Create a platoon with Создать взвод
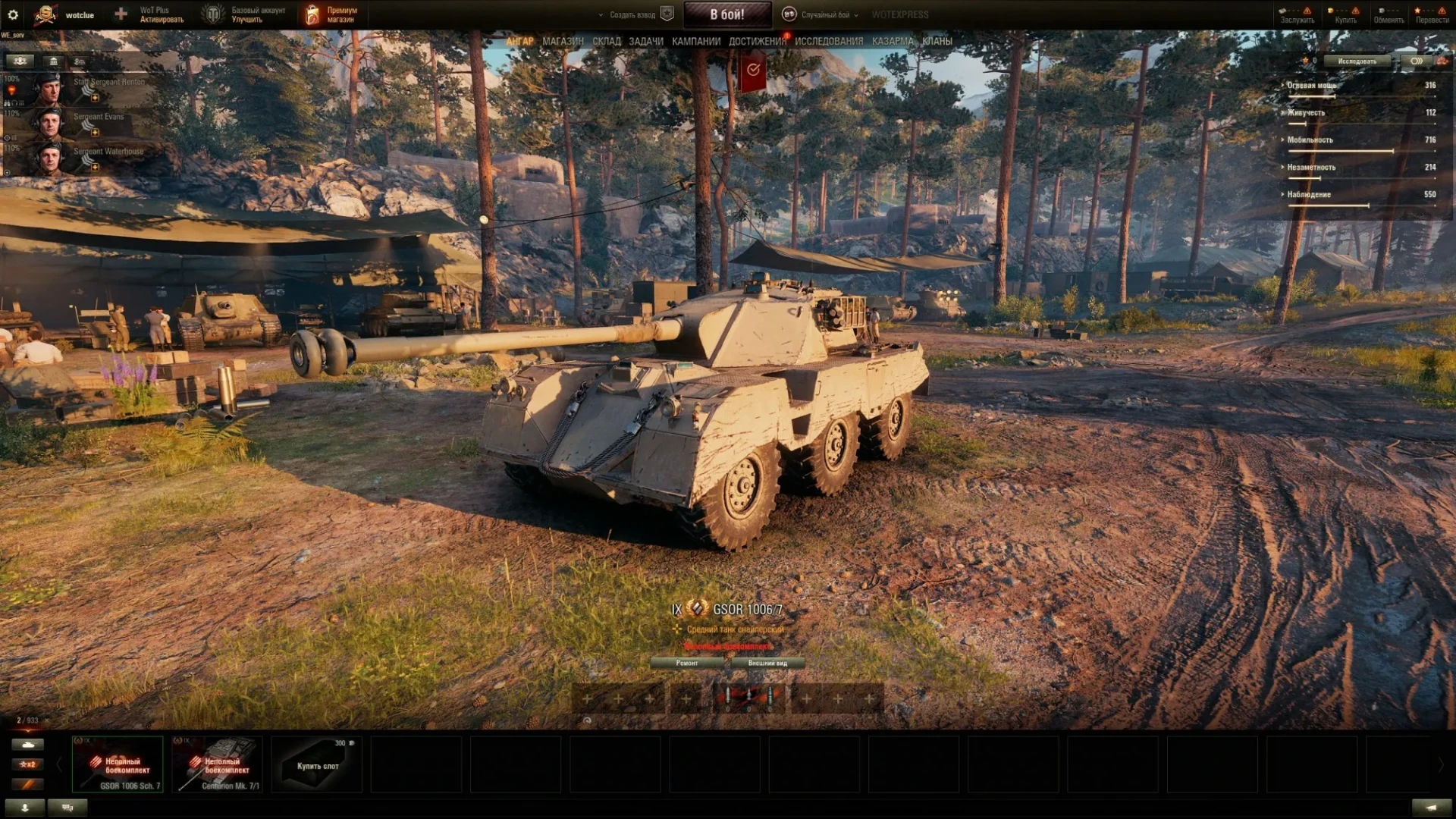1456x819 pixels. (632, 14)
